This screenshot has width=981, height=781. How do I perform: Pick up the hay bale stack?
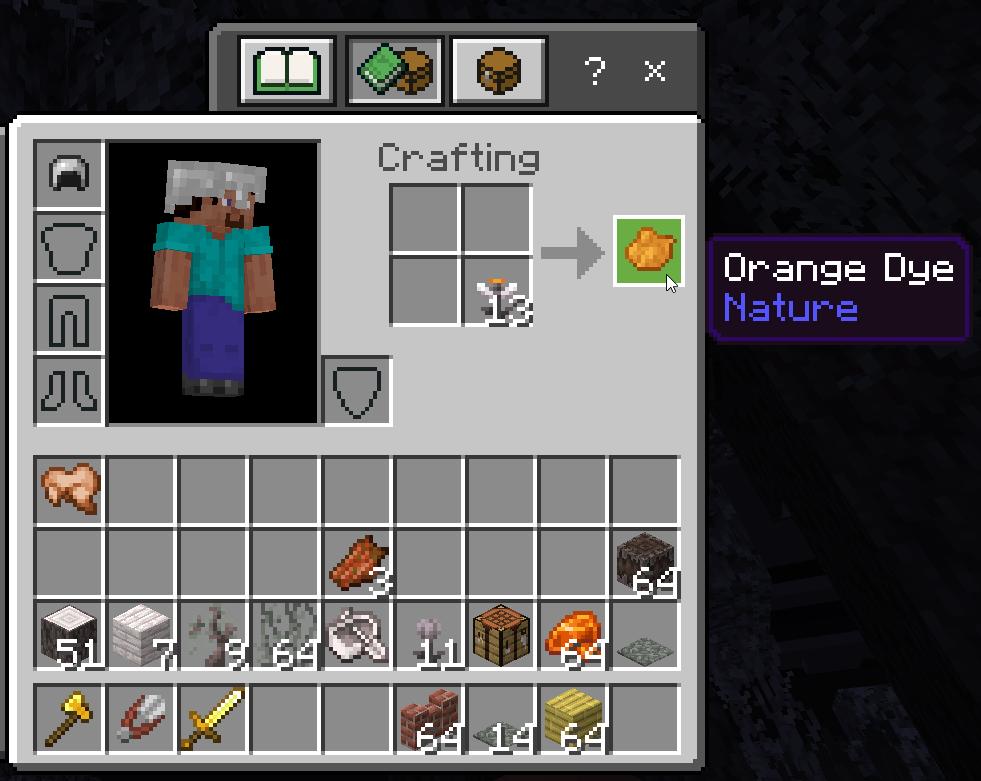pyautogui.click(x=573, y=719)
